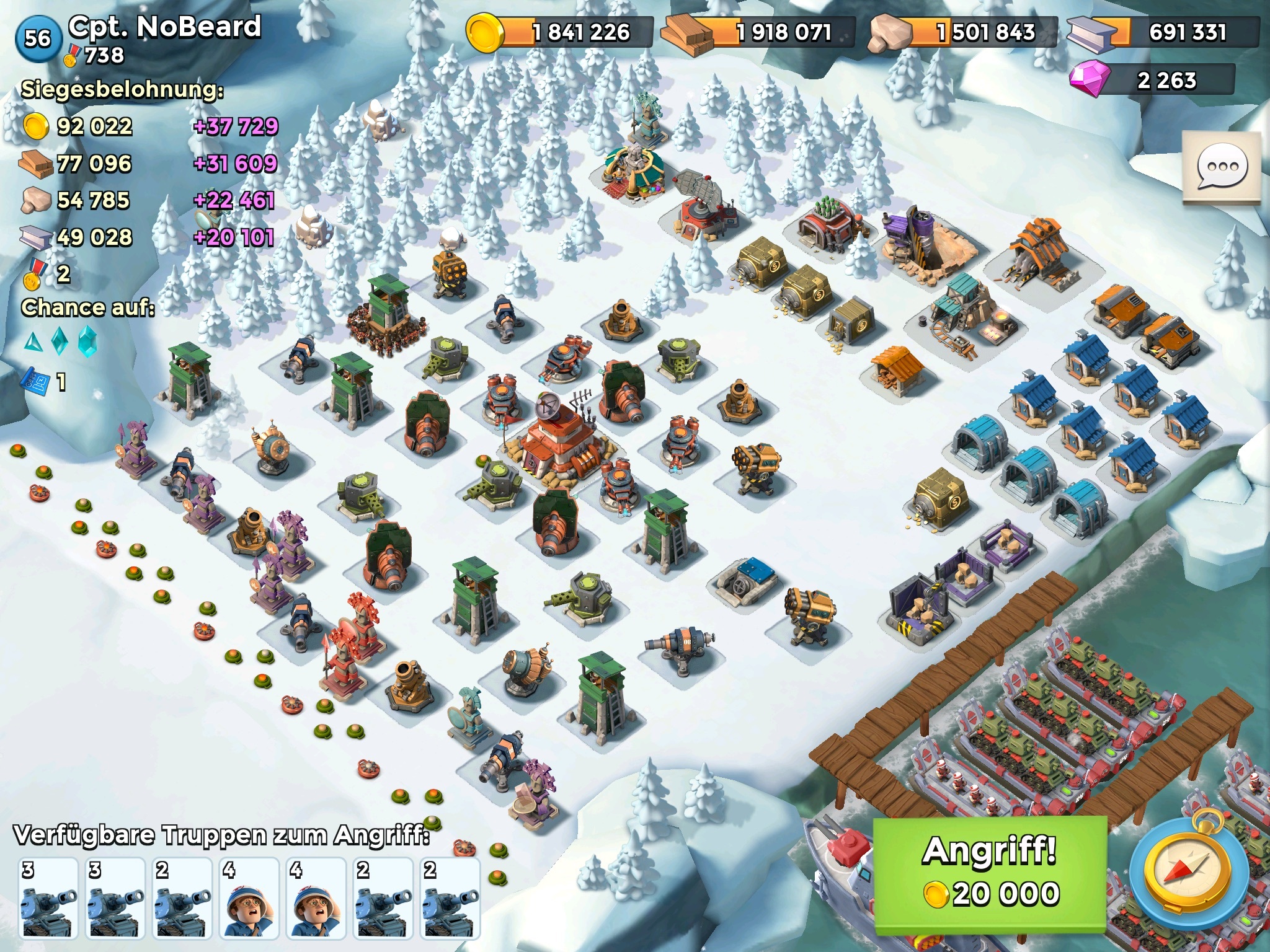The image size is (1270, 952).
Task: View Cpt. NoBeard's player profile
Action: pos(164,27)
